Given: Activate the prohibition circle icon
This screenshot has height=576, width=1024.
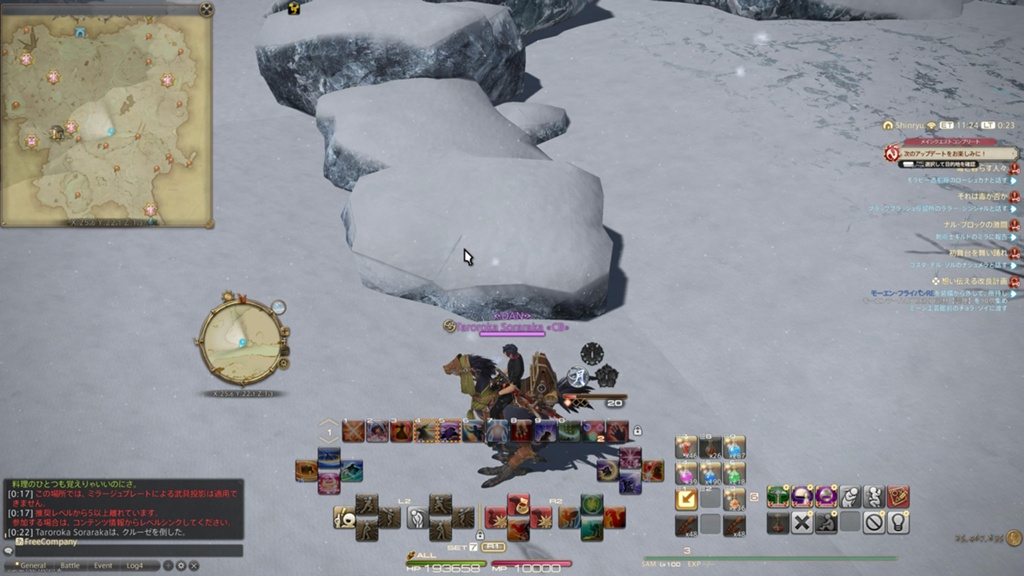Looking at the screenshot, I should click(874, 522).
